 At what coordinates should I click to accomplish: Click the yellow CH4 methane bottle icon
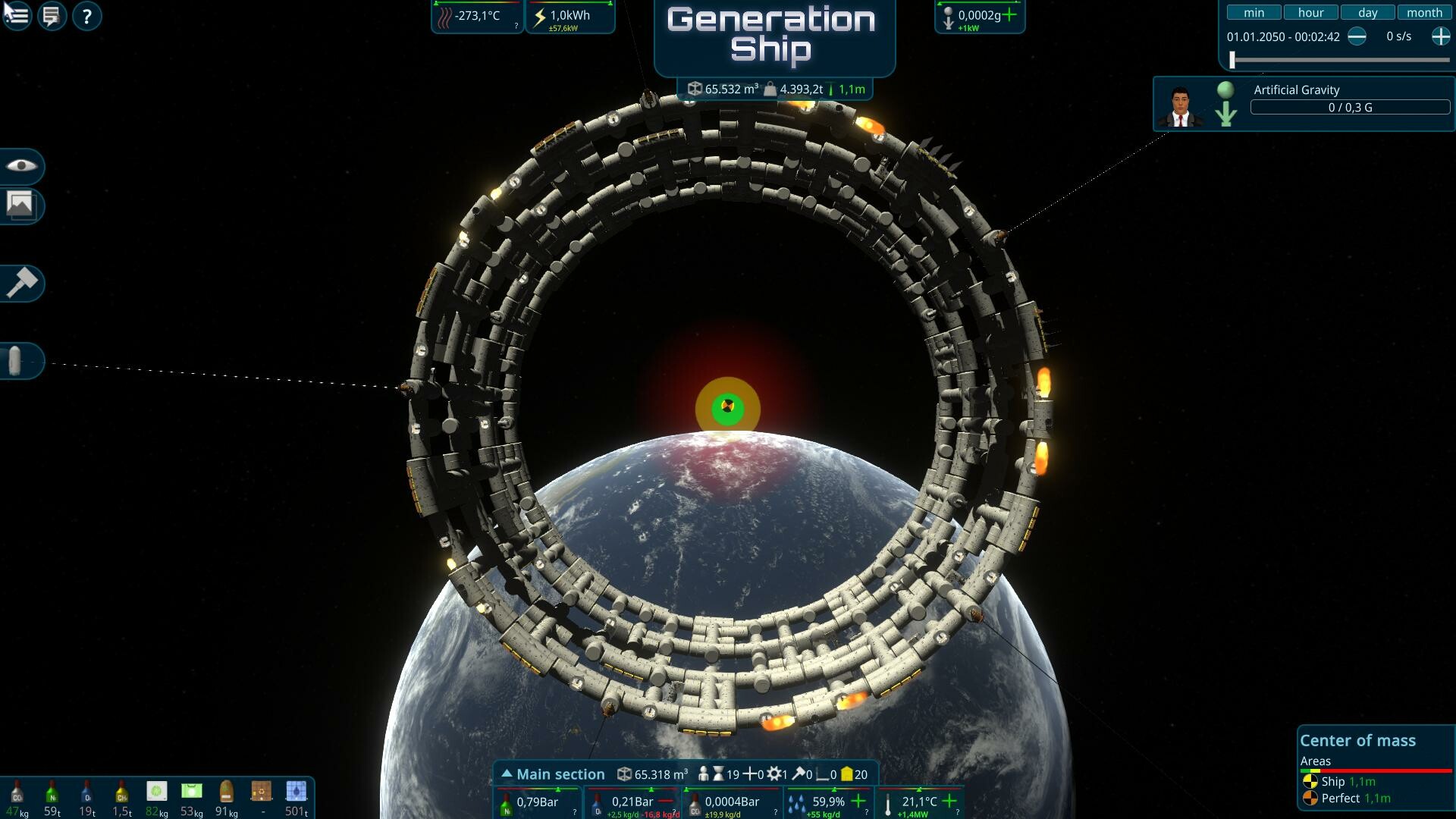point(121,793)
